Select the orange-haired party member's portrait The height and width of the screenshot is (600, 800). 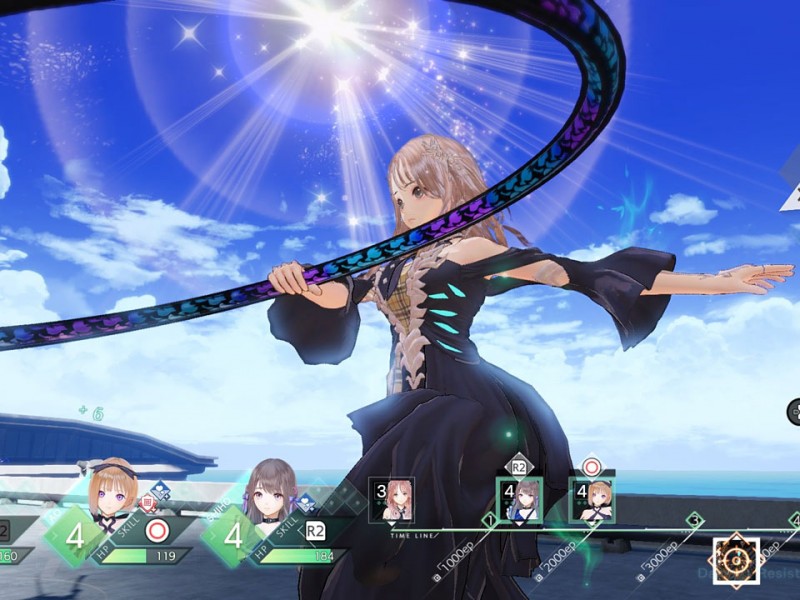click(113, 488)
